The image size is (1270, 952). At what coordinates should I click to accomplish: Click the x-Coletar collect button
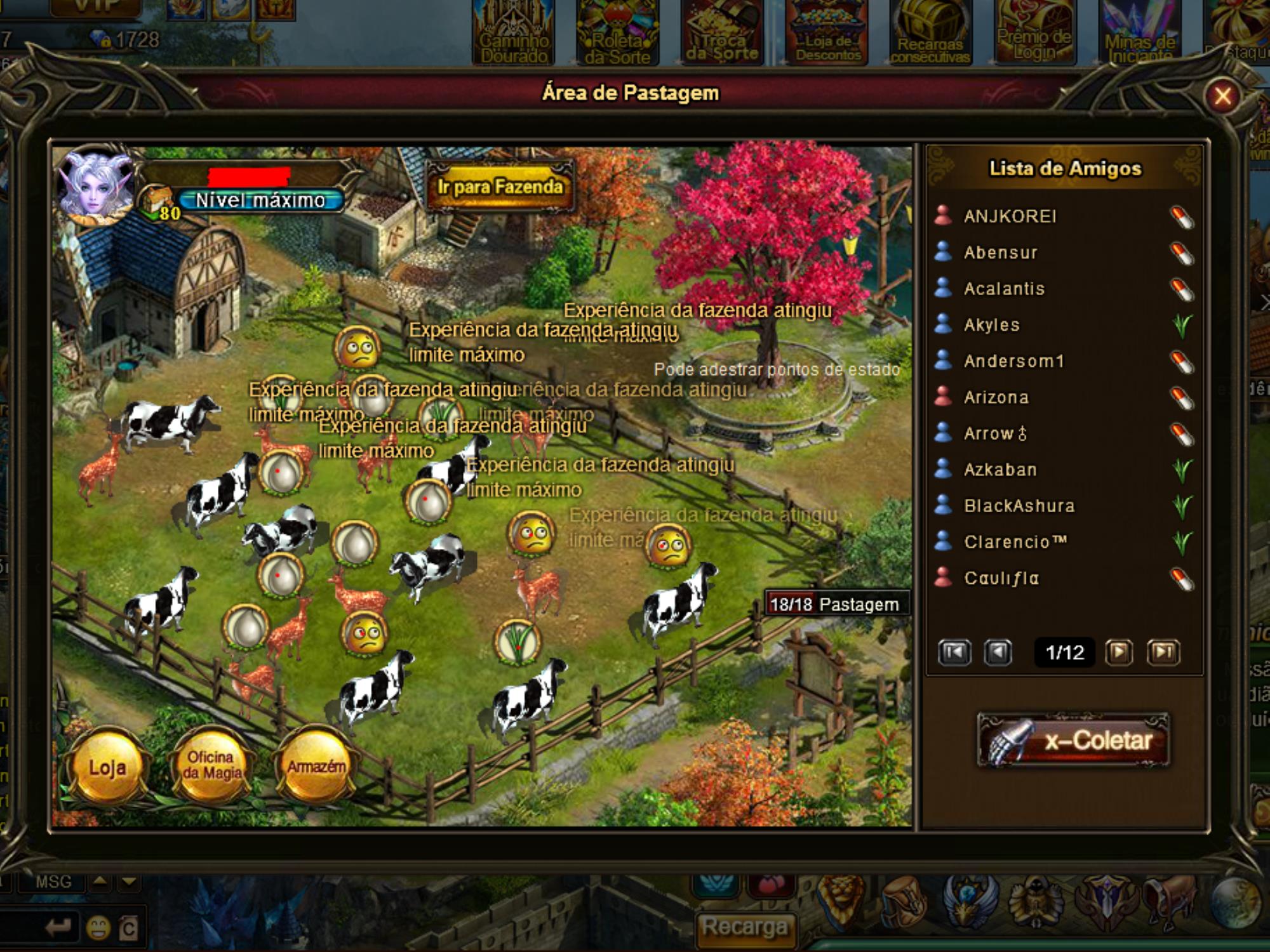click(1073, 741)
